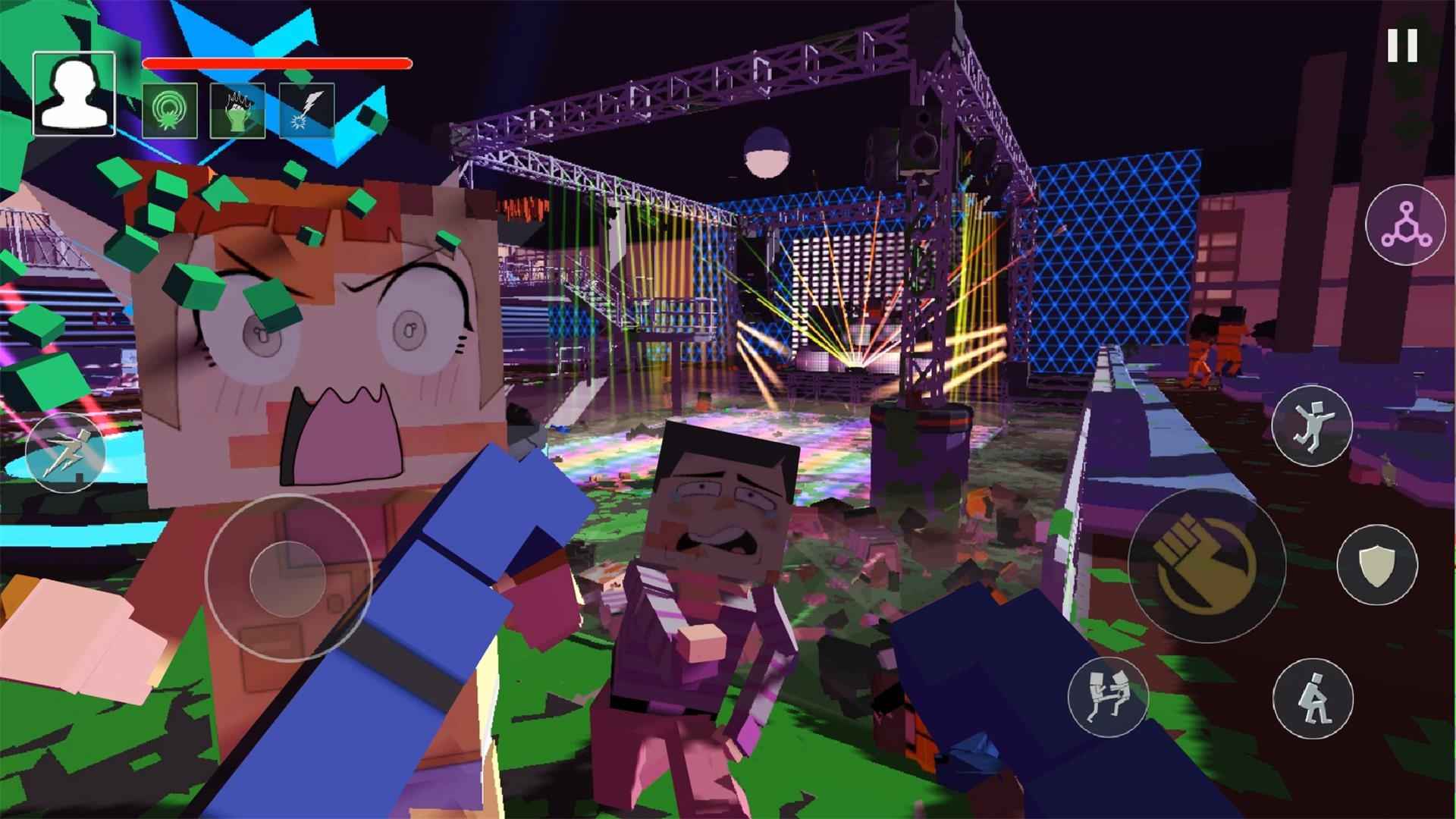
Task: Activate the green shockwave rings ability
Action: (171, 111)
